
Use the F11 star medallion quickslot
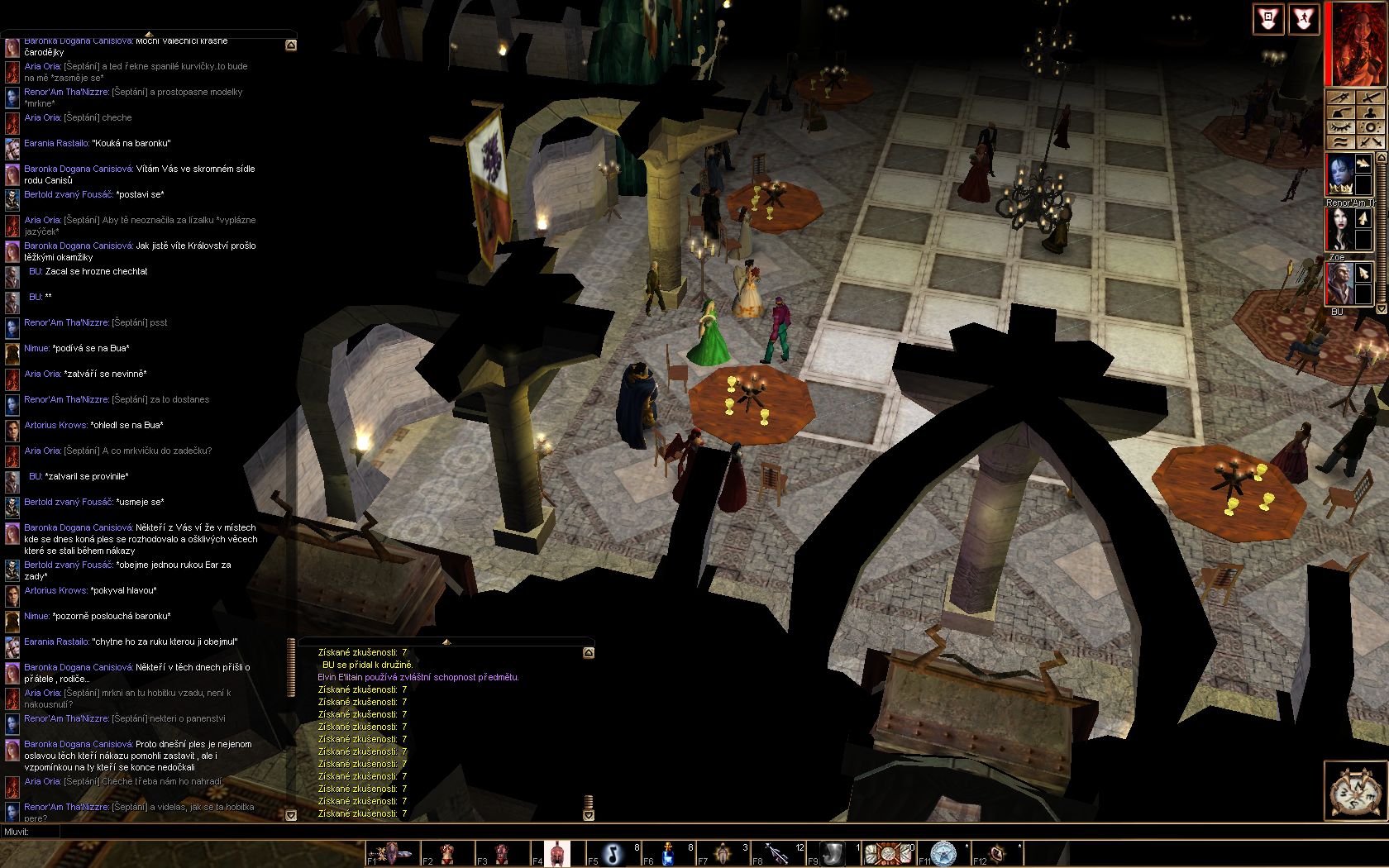click(943, 853)
